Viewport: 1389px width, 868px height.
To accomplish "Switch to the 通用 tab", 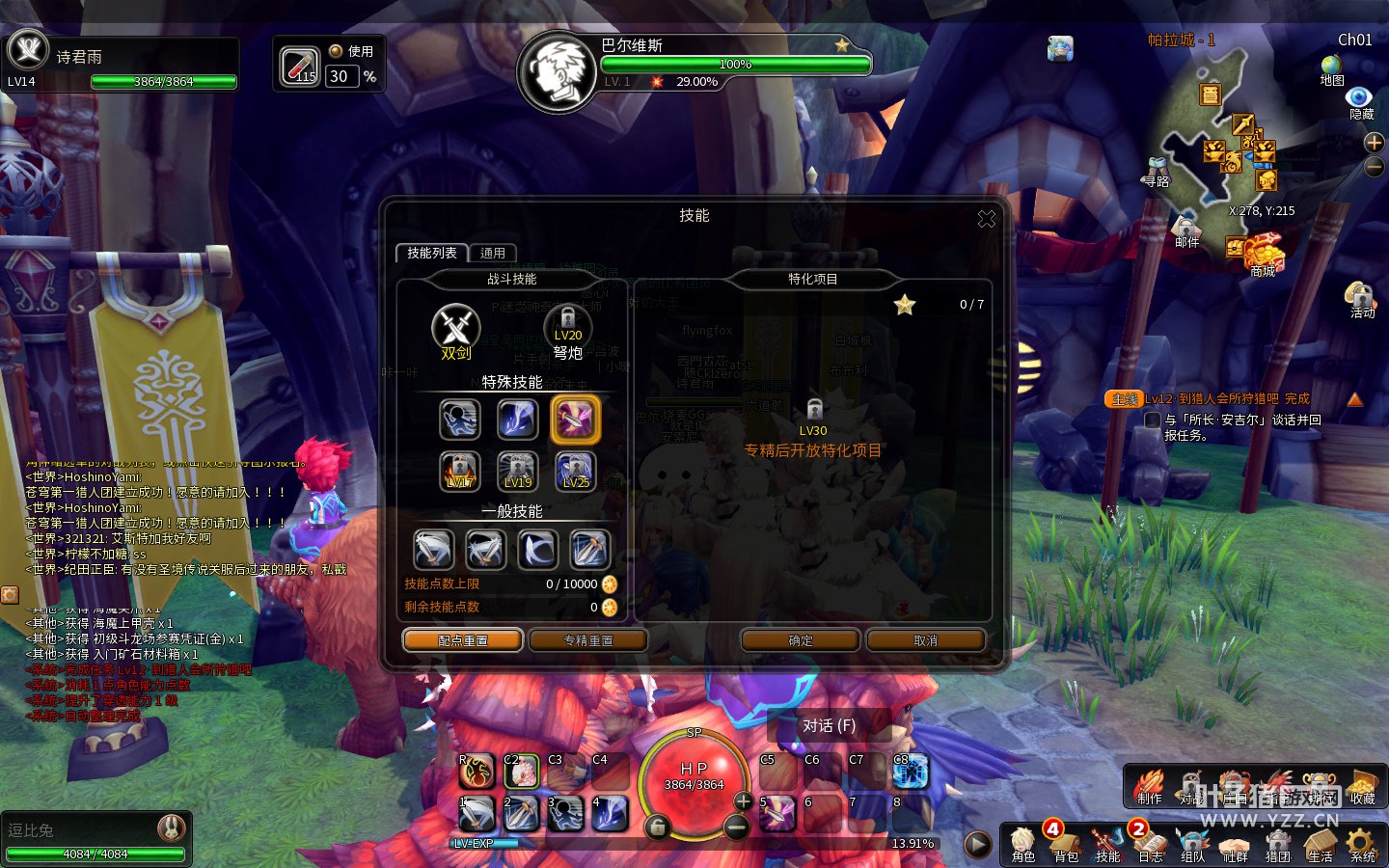I will tap(493, 253).
